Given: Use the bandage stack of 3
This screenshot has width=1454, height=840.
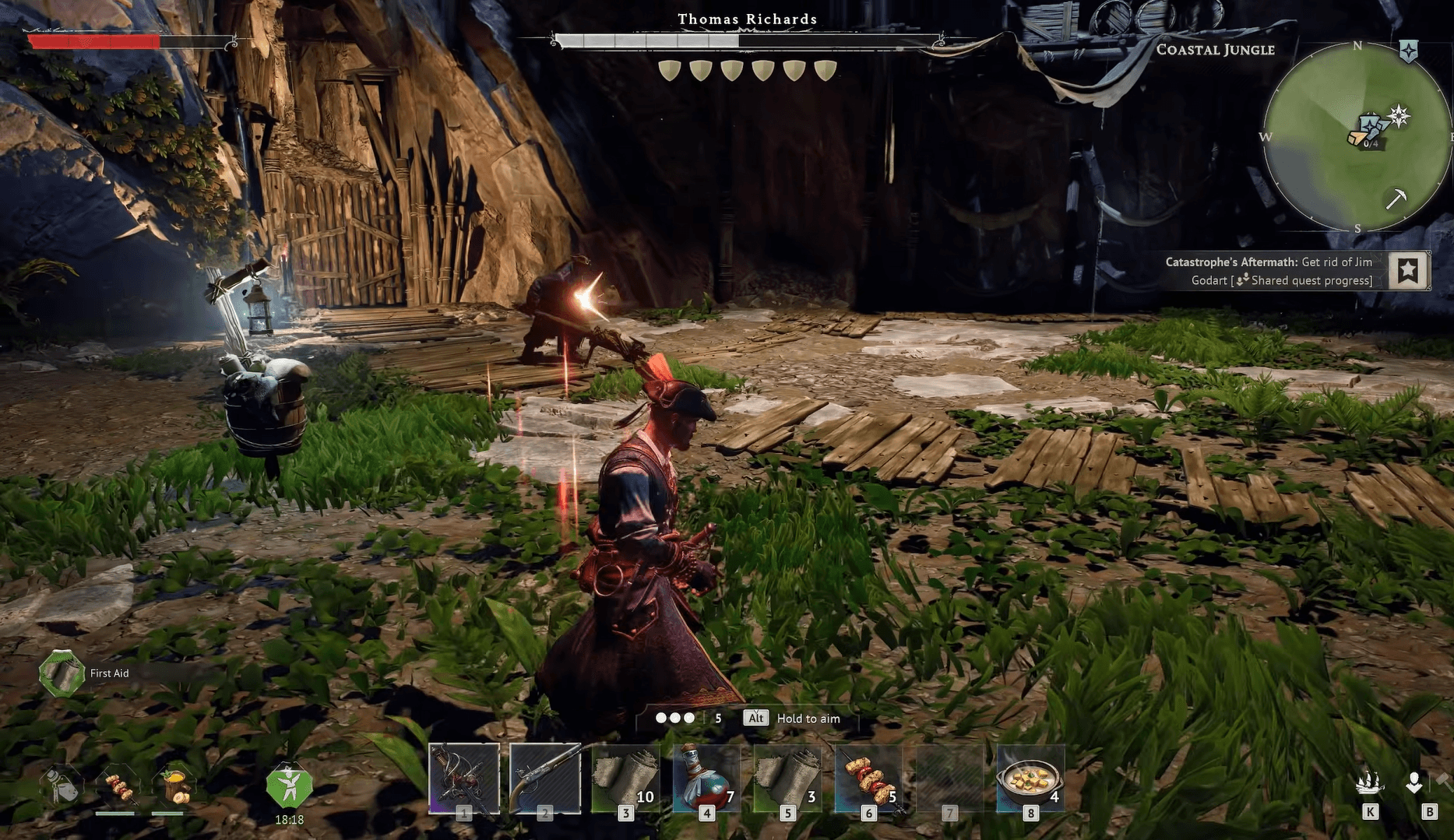Looking at the screenshot, I should coord(787,778).
